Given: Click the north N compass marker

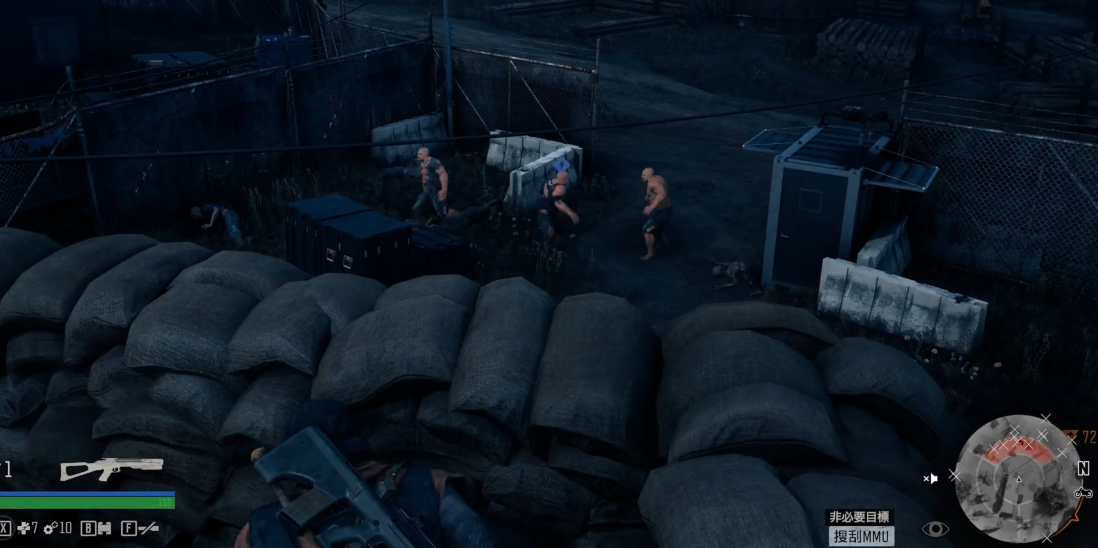Looking at the screenshot, I should pos(1083,468).
